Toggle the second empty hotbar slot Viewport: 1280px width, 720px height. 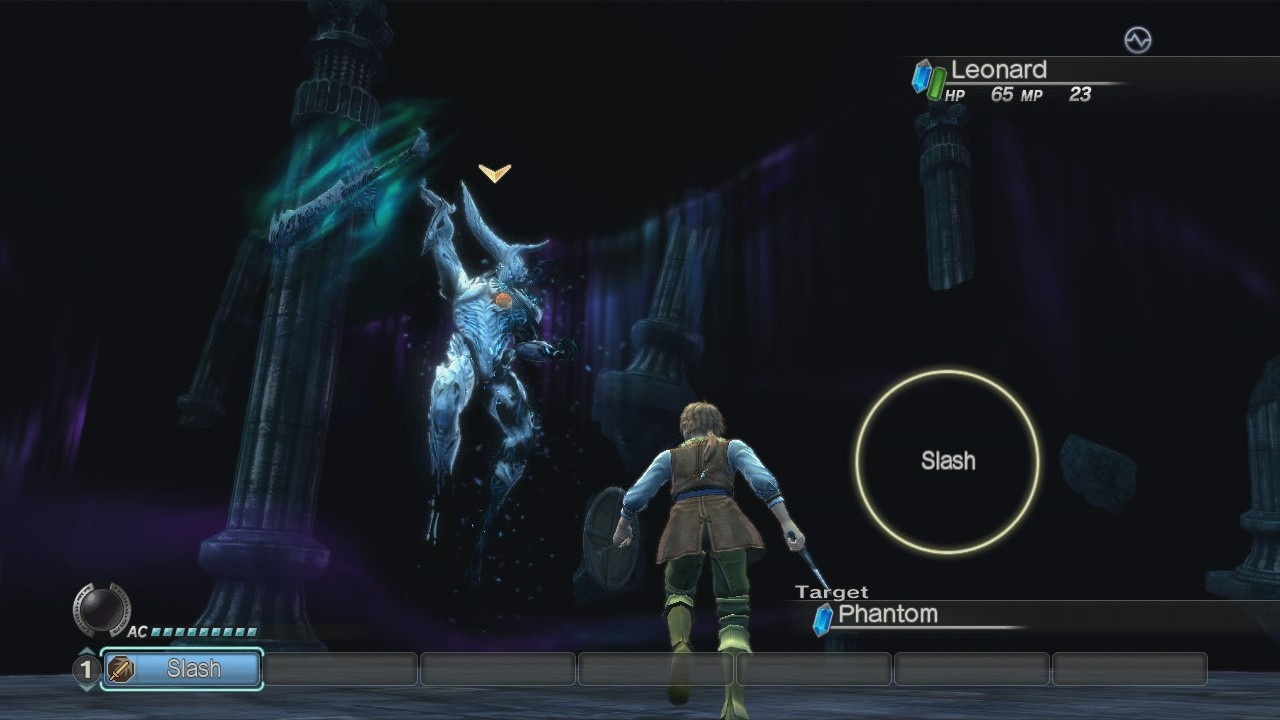coord(497,669)
